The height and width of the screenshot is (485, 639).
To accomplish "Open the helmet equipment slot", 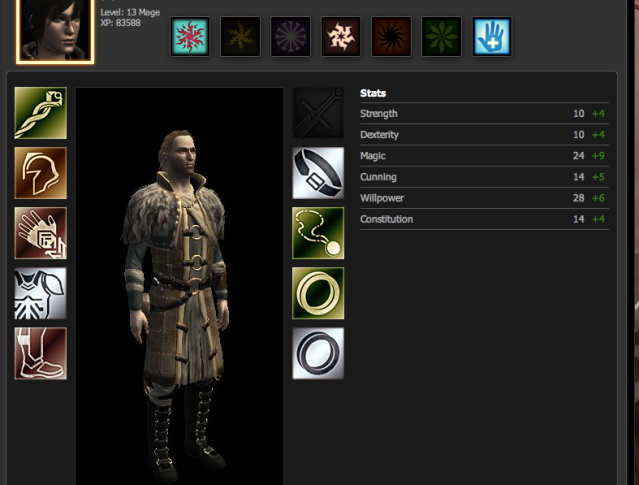I will [41, 173].
